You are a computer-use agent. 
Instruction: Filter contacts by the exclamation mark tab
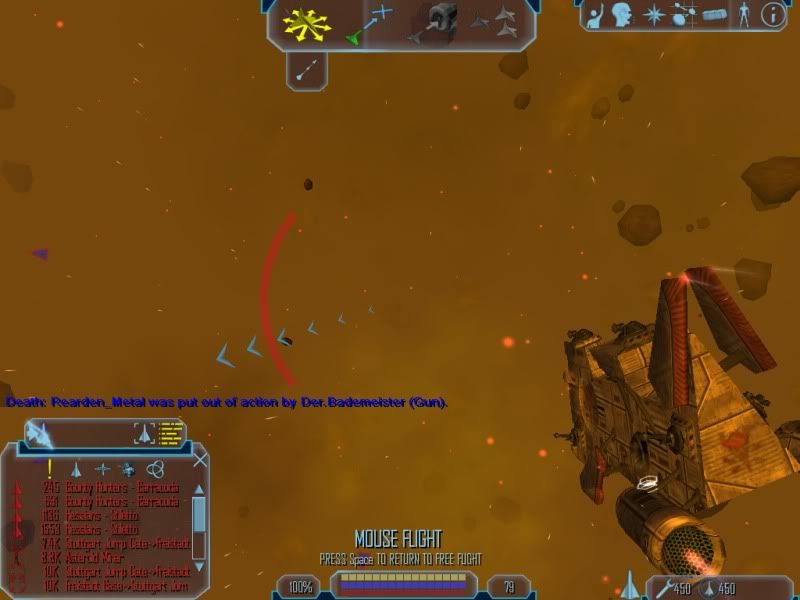coord(49,467)
